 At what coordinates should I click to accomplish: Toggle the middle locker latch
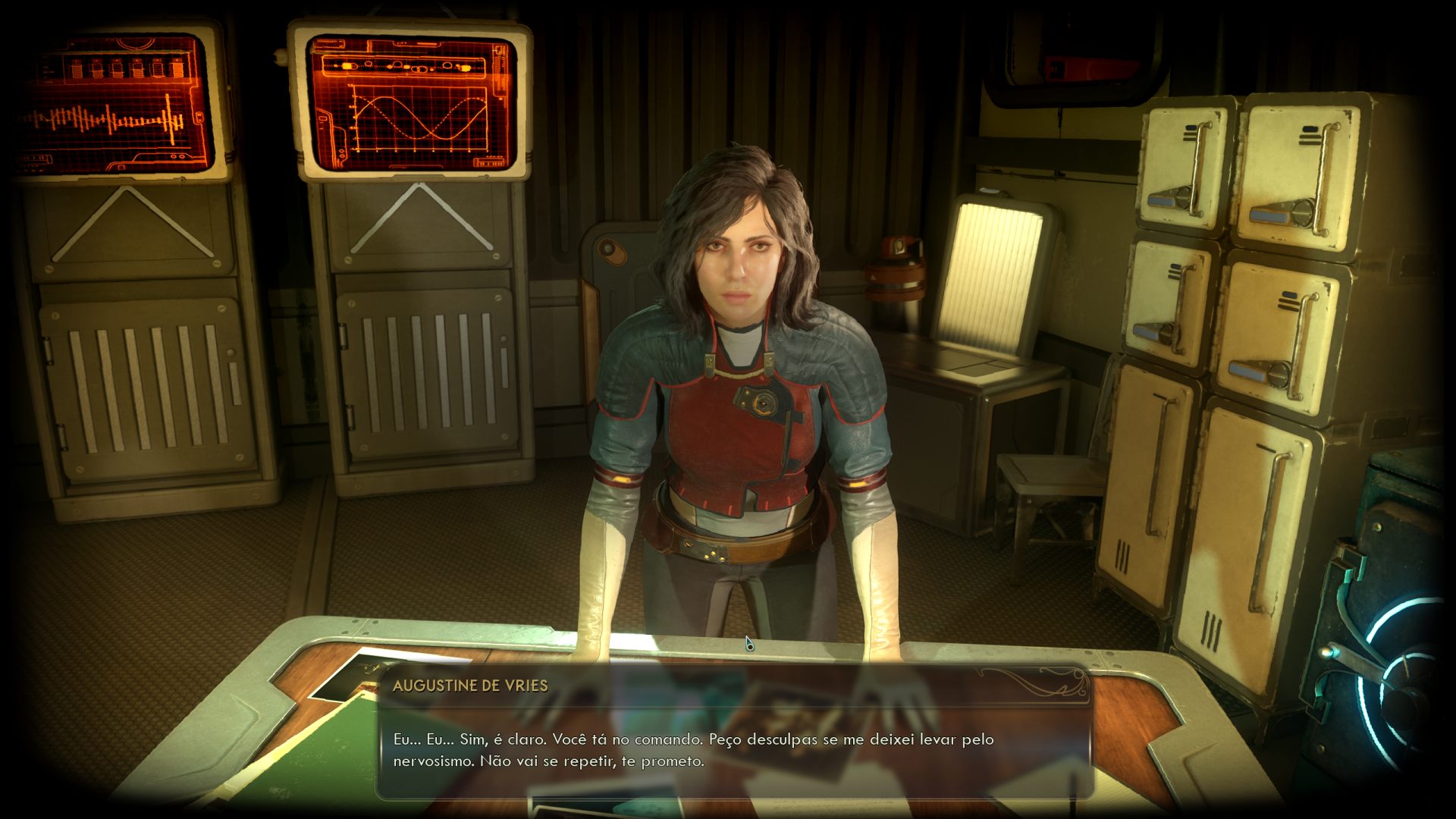[1153, 334]
